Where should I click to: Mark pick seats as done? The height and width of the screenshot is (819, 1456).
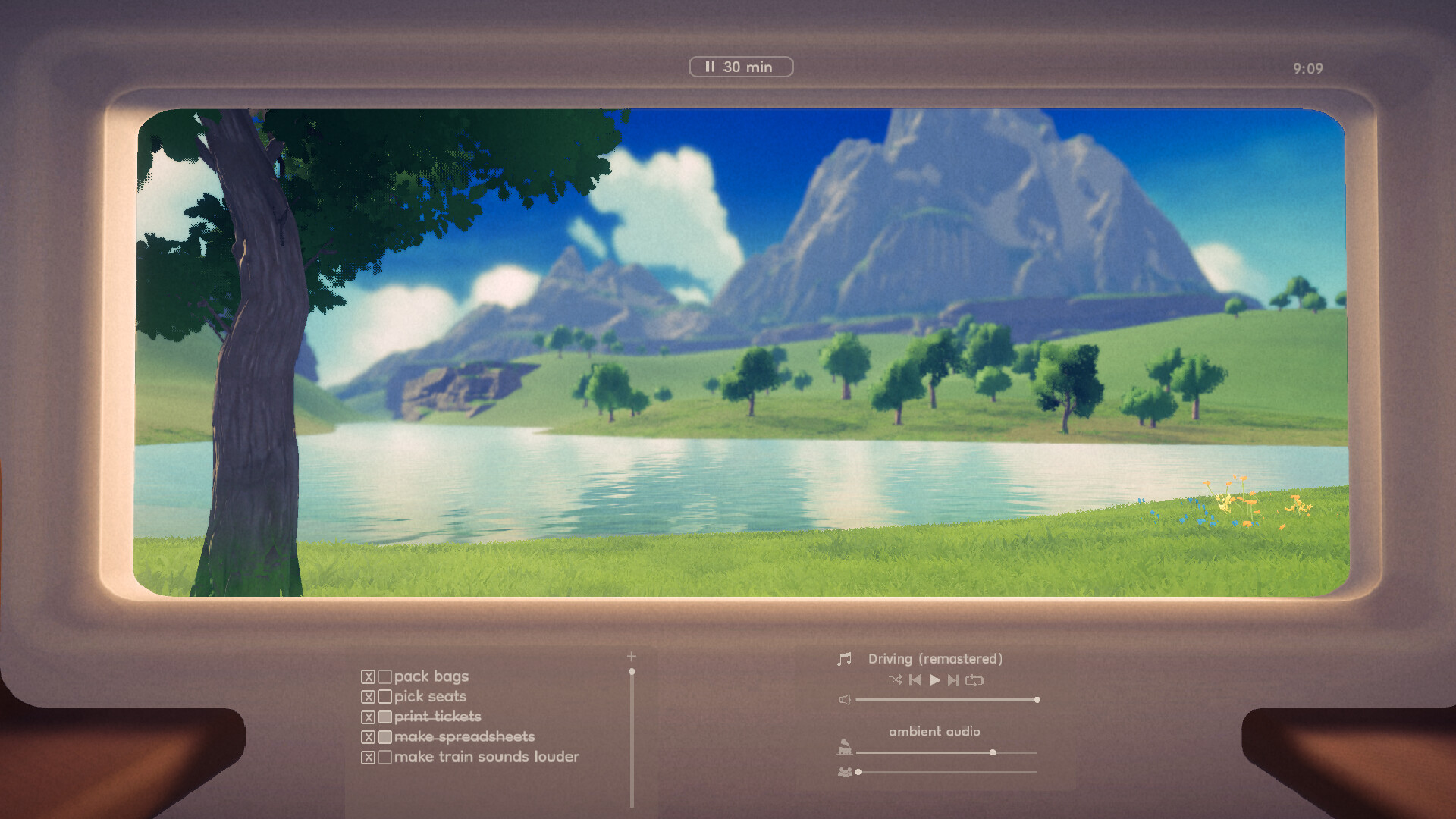pos(386,697)
